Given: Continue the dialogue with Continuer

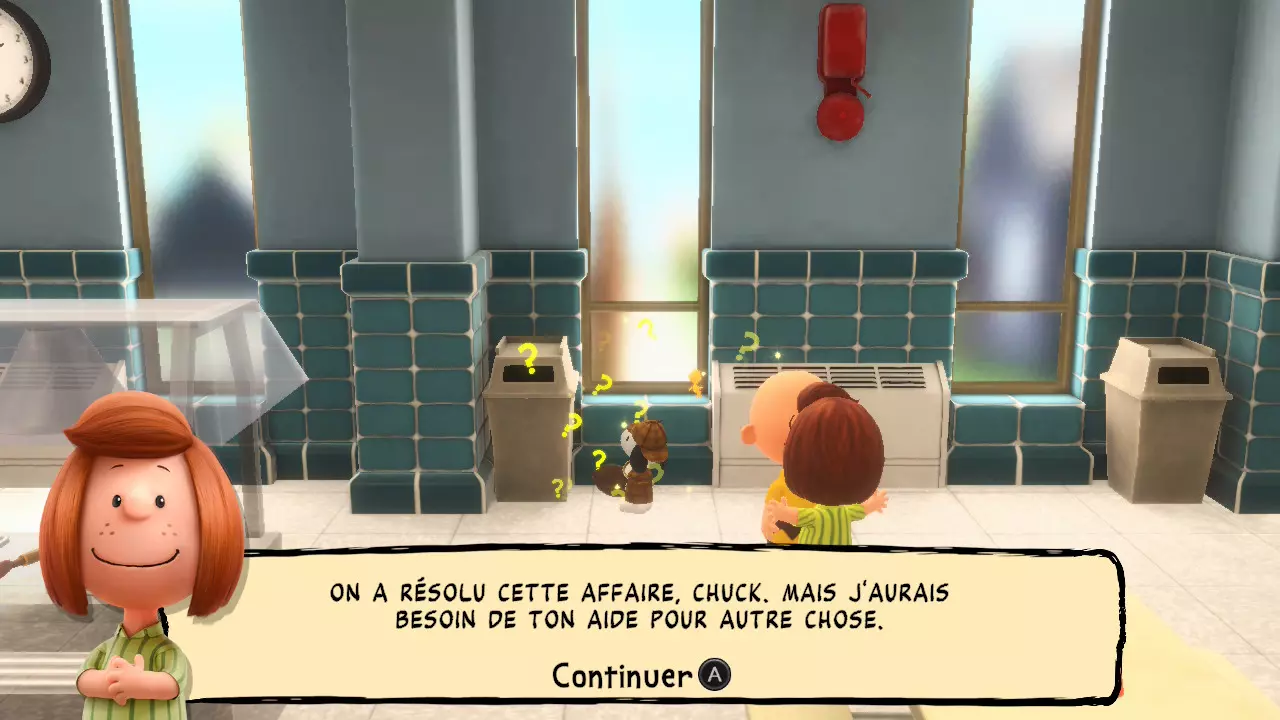Looking at the screenshot, I should pos(640,676).
